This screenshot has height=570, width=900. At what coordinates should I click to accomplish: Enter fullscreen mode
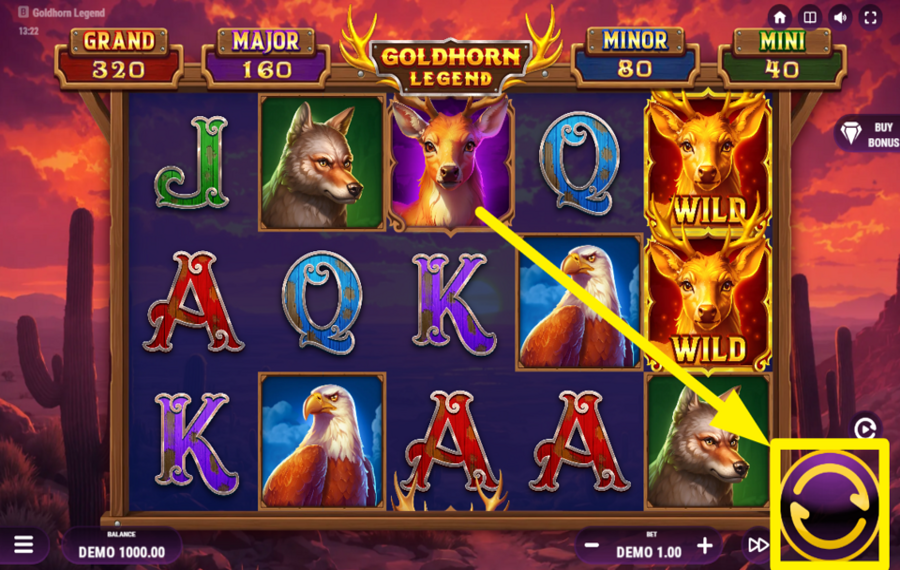click(870, 17)
